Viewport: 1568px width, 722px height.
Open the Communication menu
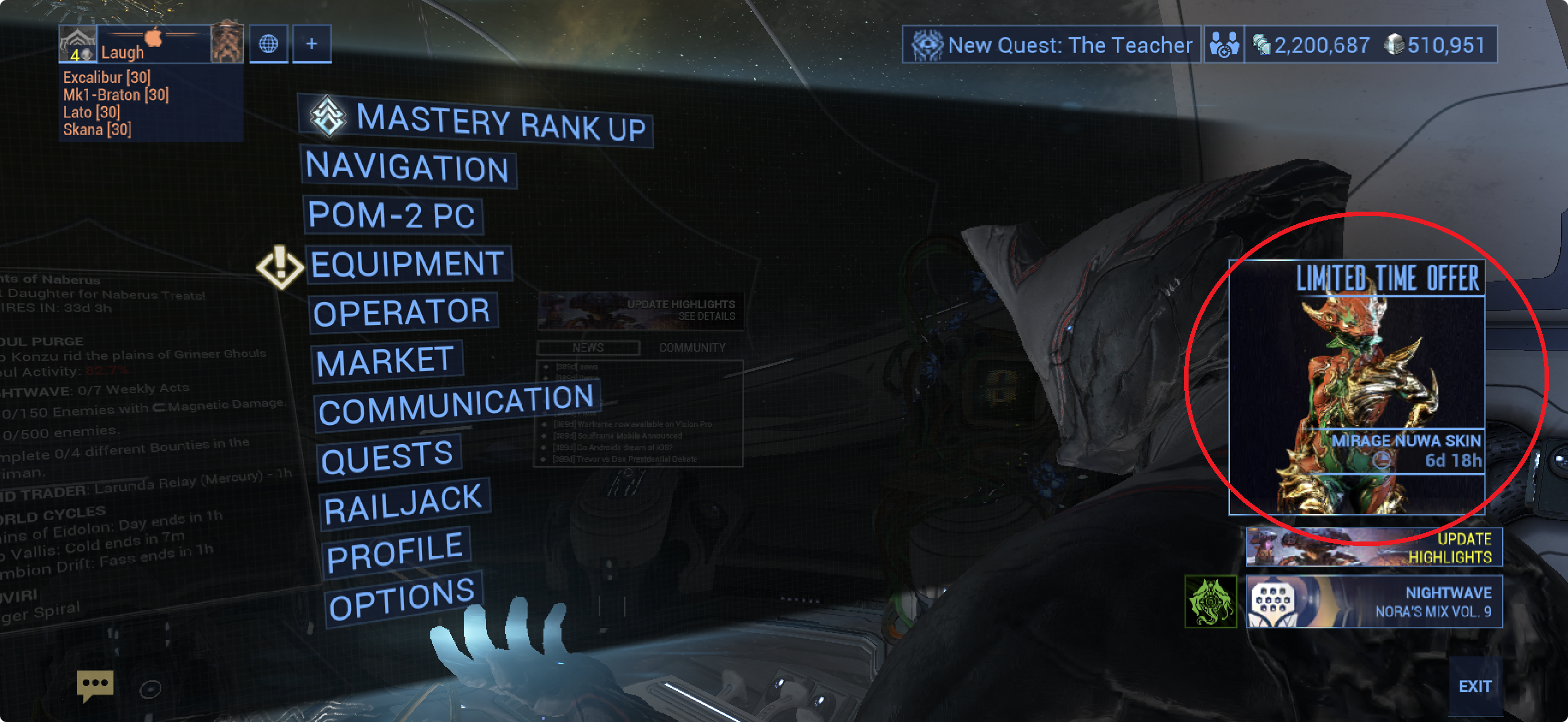457,405
